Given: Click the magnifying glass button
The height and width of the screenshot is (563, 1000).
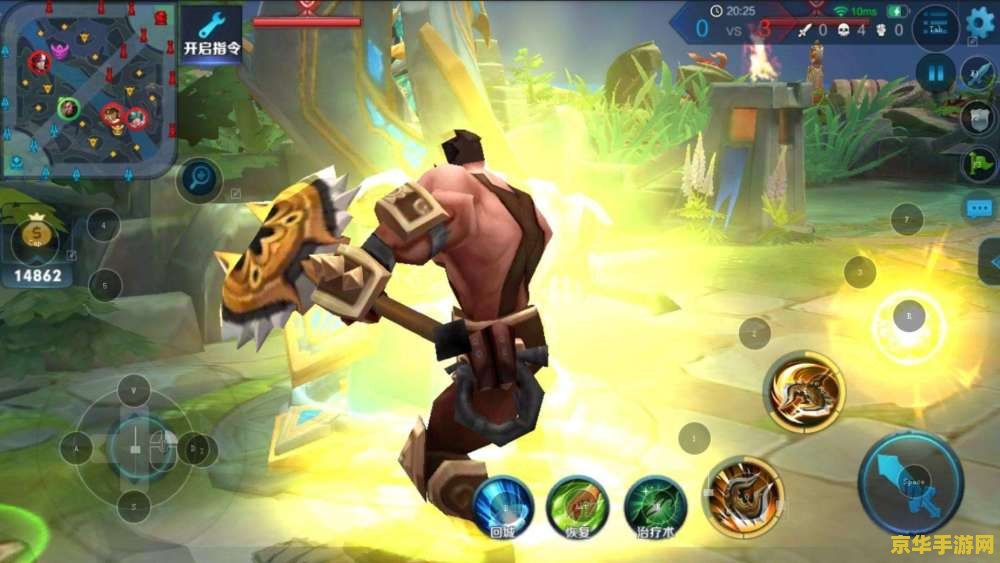Looking at the screenshot, I should (199, 181).
